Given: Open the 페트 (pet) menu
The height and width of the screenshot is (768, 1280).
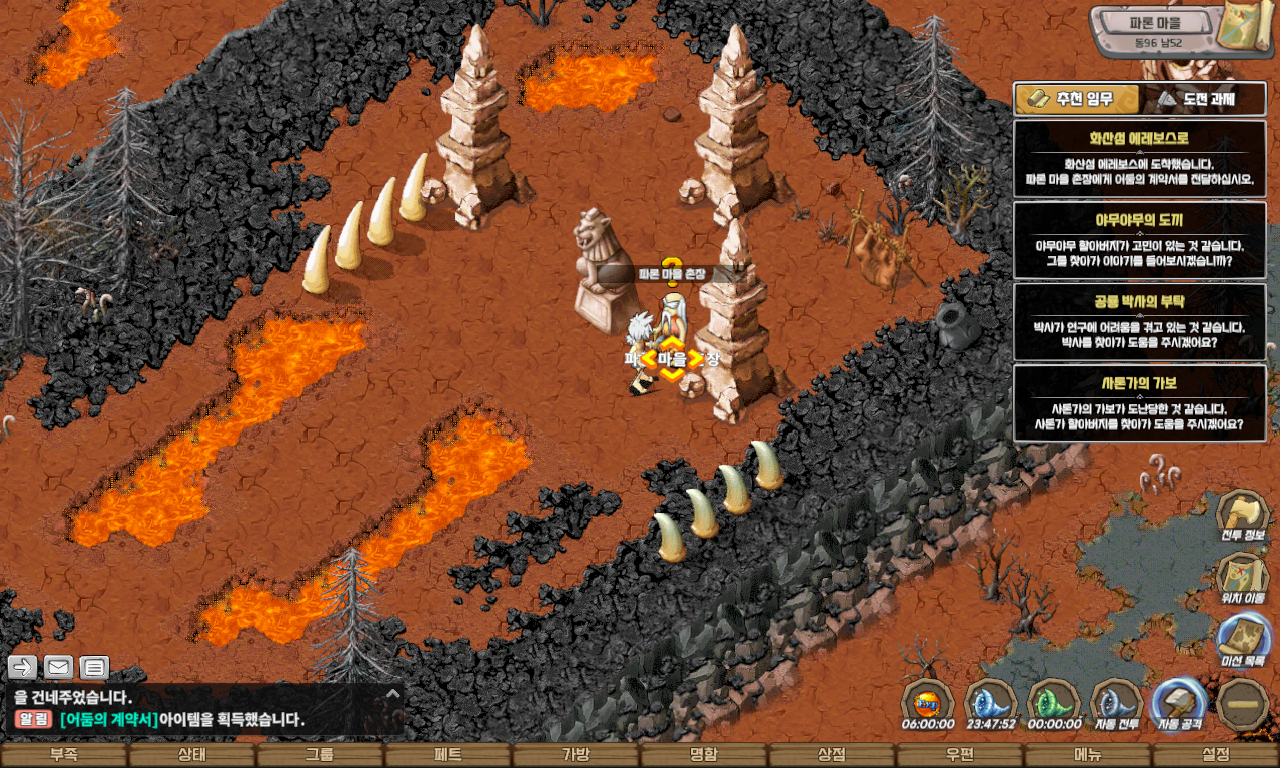Looking at the screenshot, I should (x=448, y=755).
